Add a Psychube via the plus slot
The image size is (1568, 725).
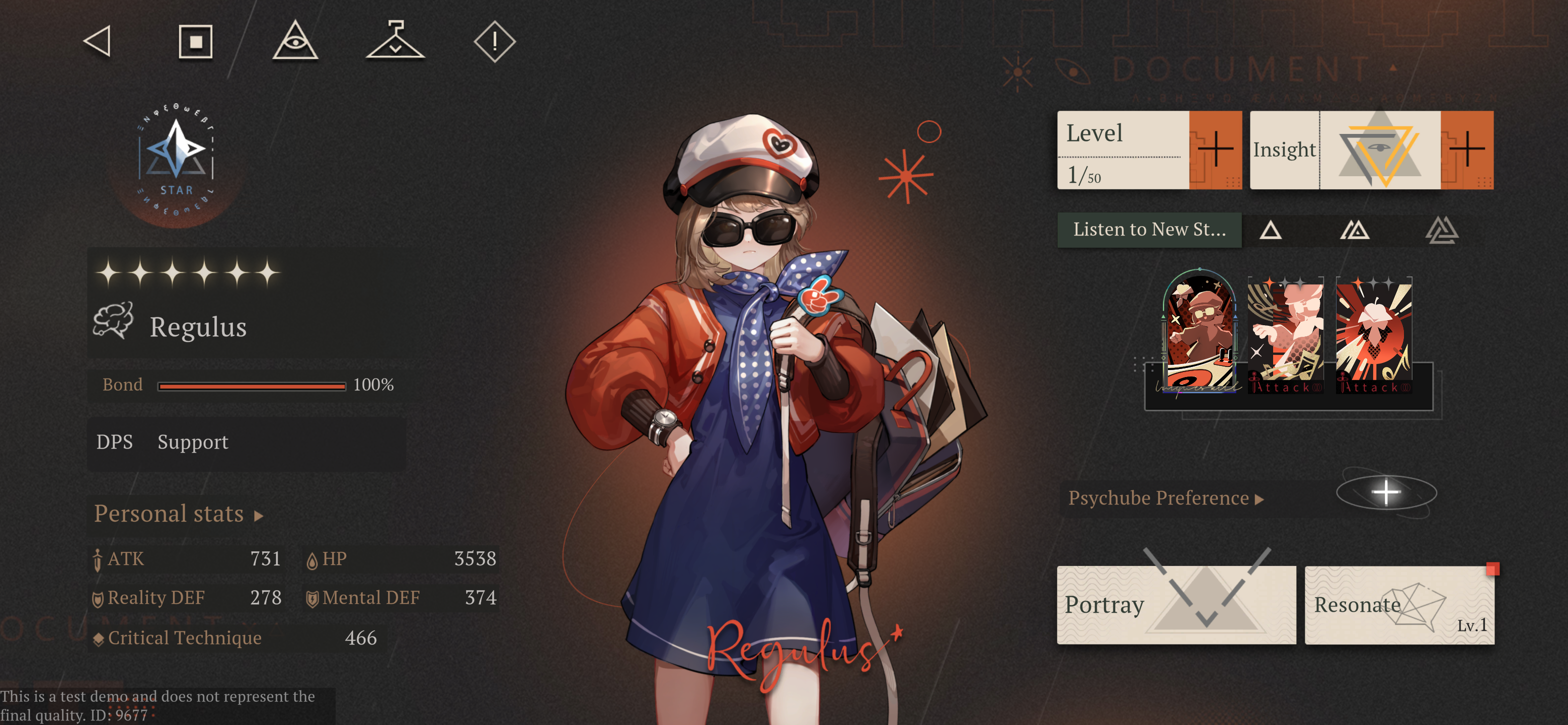click(x=1386, y=492)
